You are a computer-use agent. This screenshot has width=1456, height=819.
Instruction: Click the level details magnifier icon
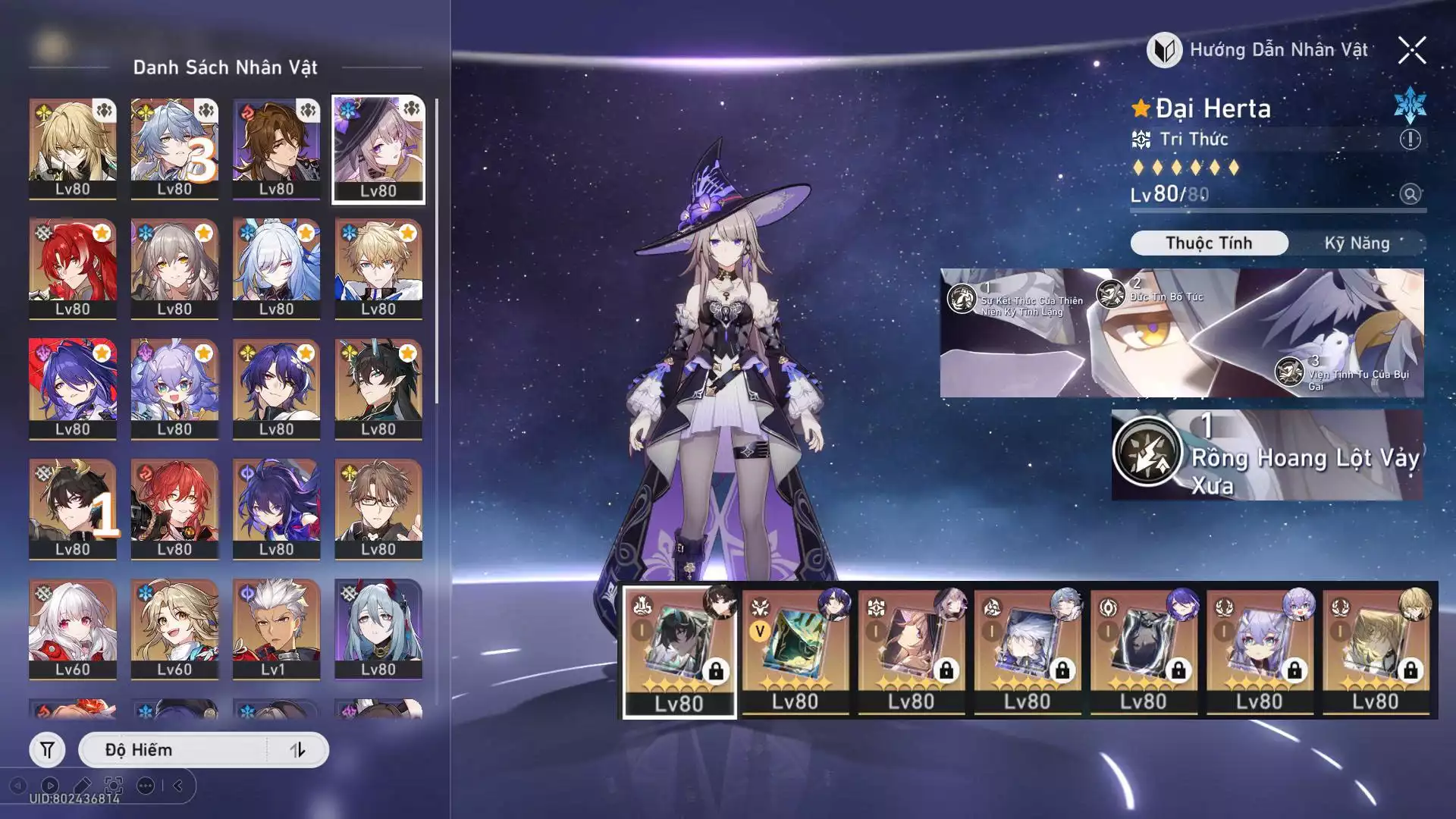click(x=1410, y=194)
